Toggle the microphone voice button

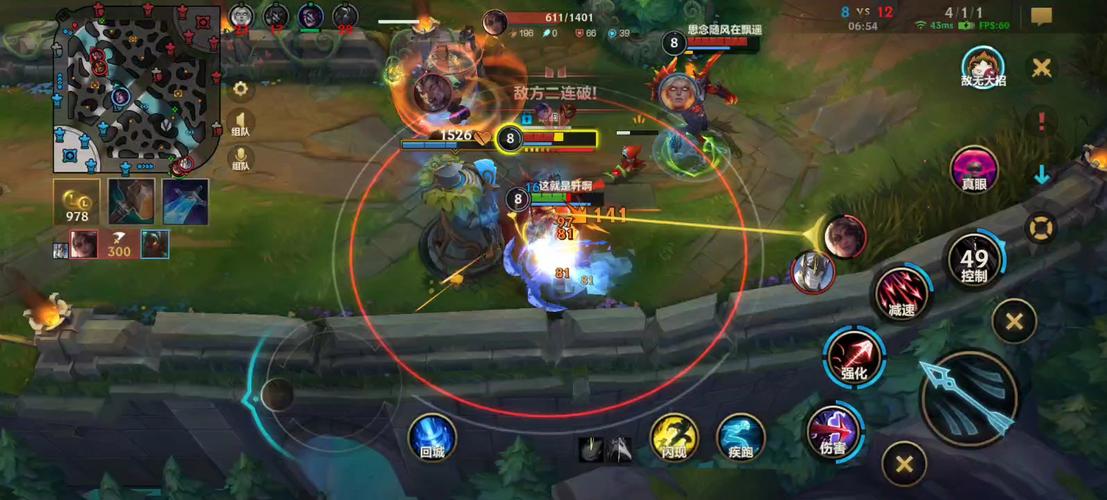pos(240,159)
